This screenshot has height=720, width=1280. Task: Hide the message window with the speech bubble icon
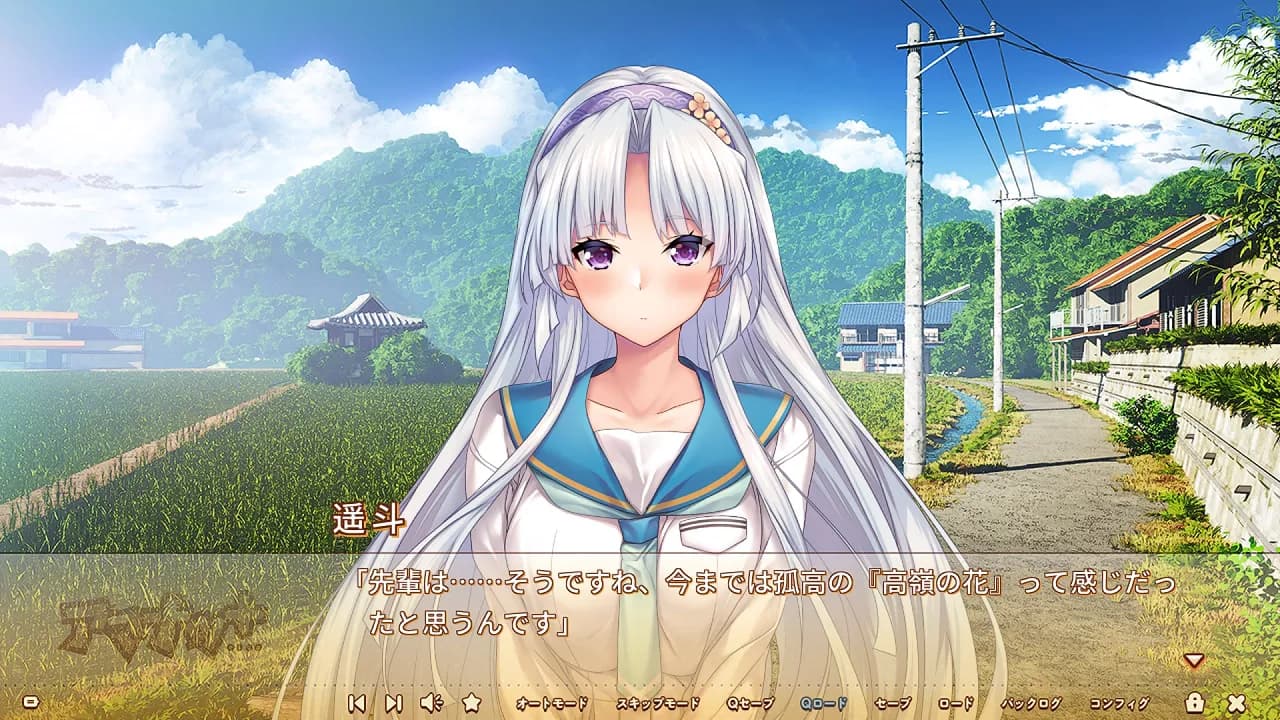[x=29, y=703]
